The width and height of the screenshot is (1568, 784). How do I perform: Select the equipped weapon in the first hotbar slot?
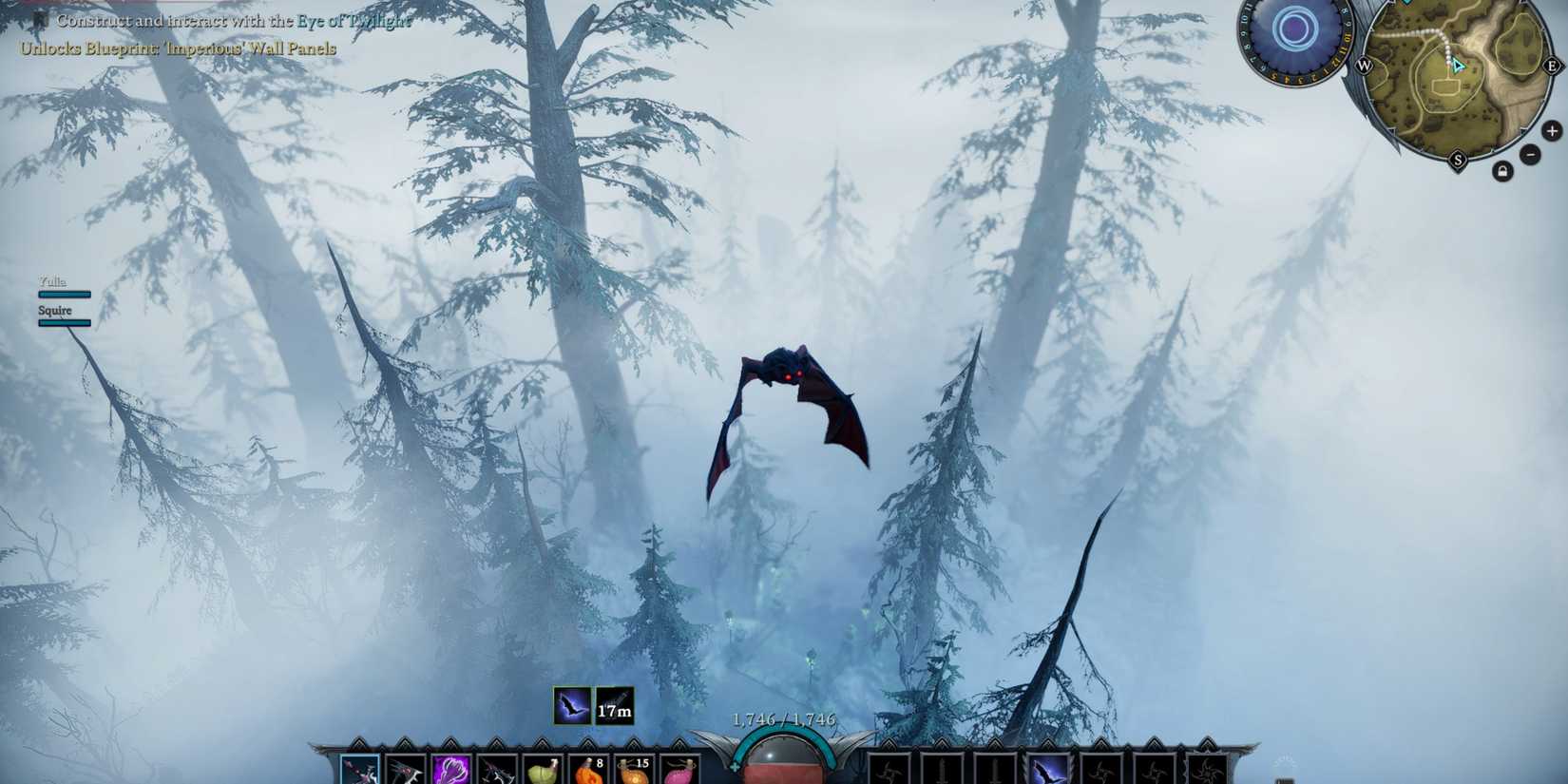click(359, 768)
